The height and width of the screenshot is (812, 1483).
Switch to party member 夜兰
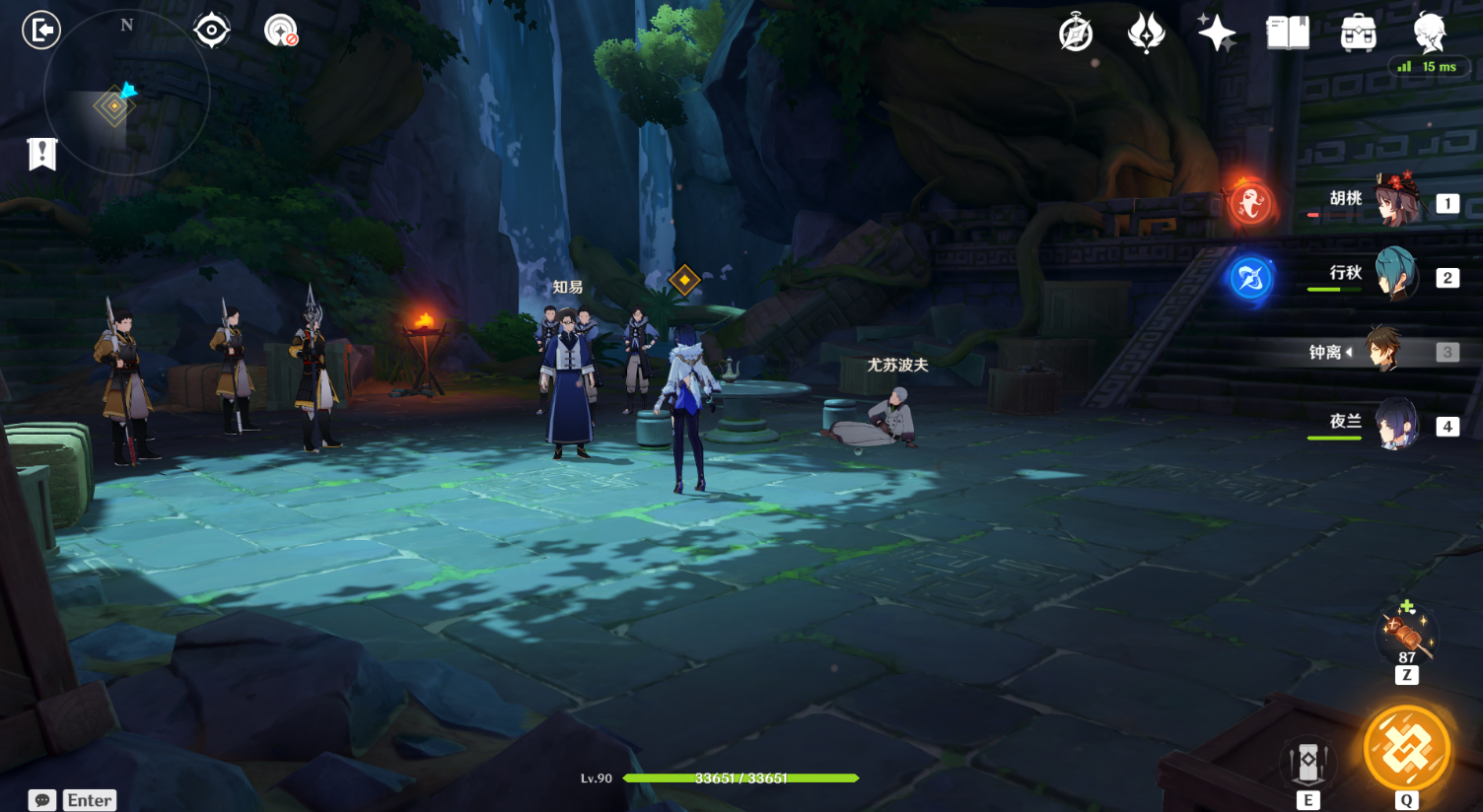click(x=1396, y=425)
